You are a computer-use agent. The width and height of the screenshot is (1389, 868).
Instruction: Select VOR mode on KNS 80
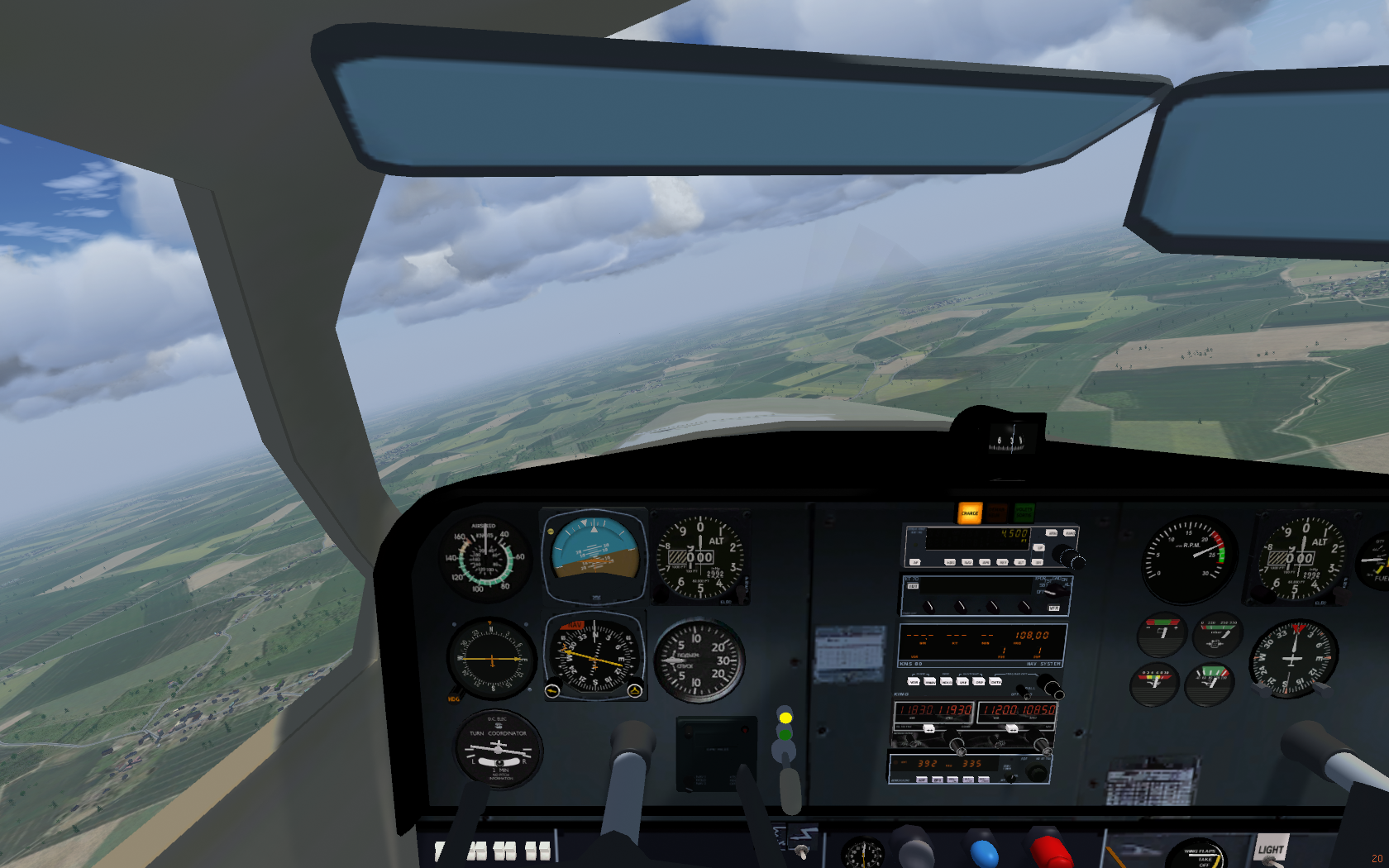[x=914, y=682]
